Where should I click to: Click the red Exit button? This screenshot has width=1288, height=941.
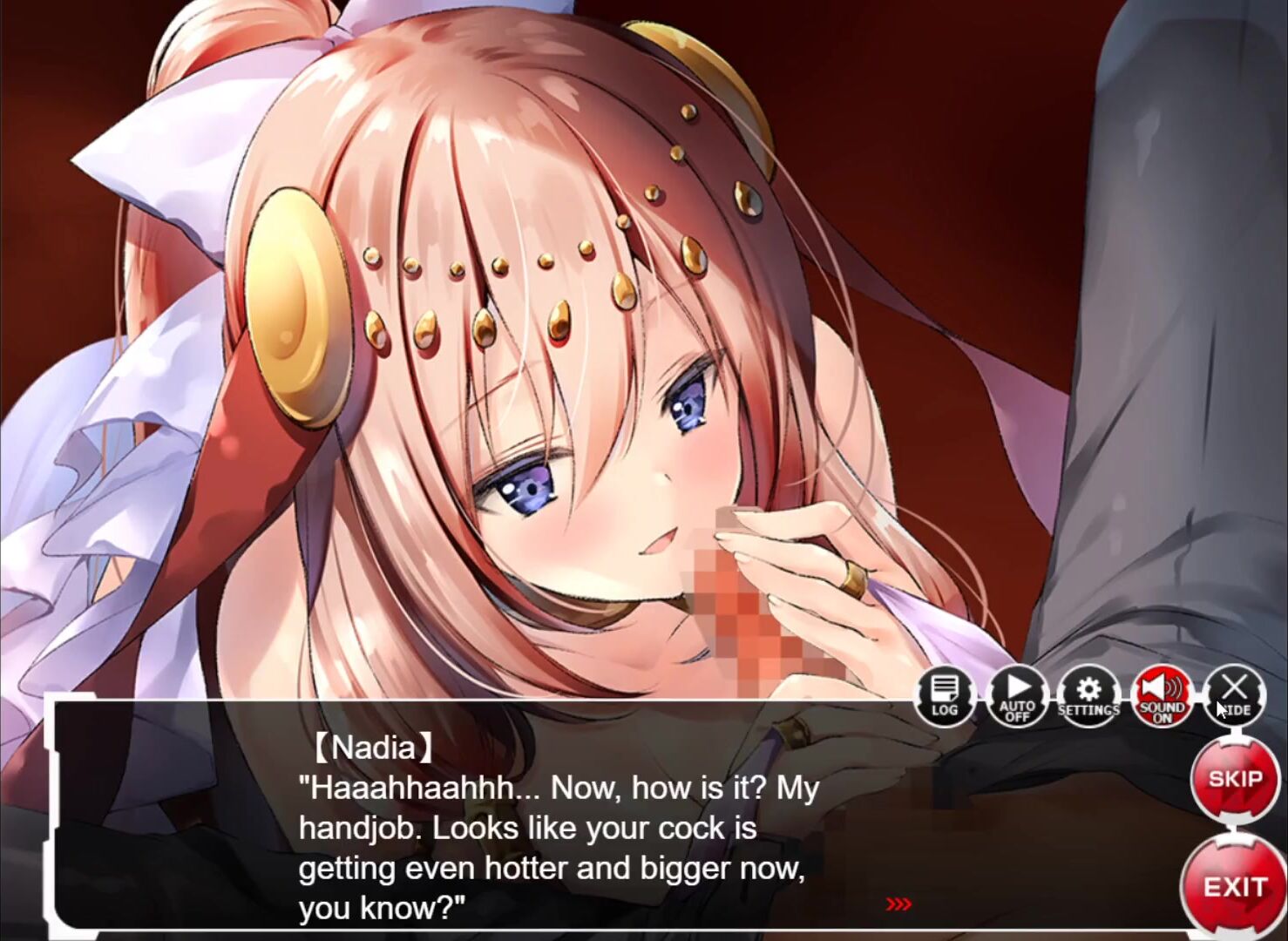[x=1234, y=886]
